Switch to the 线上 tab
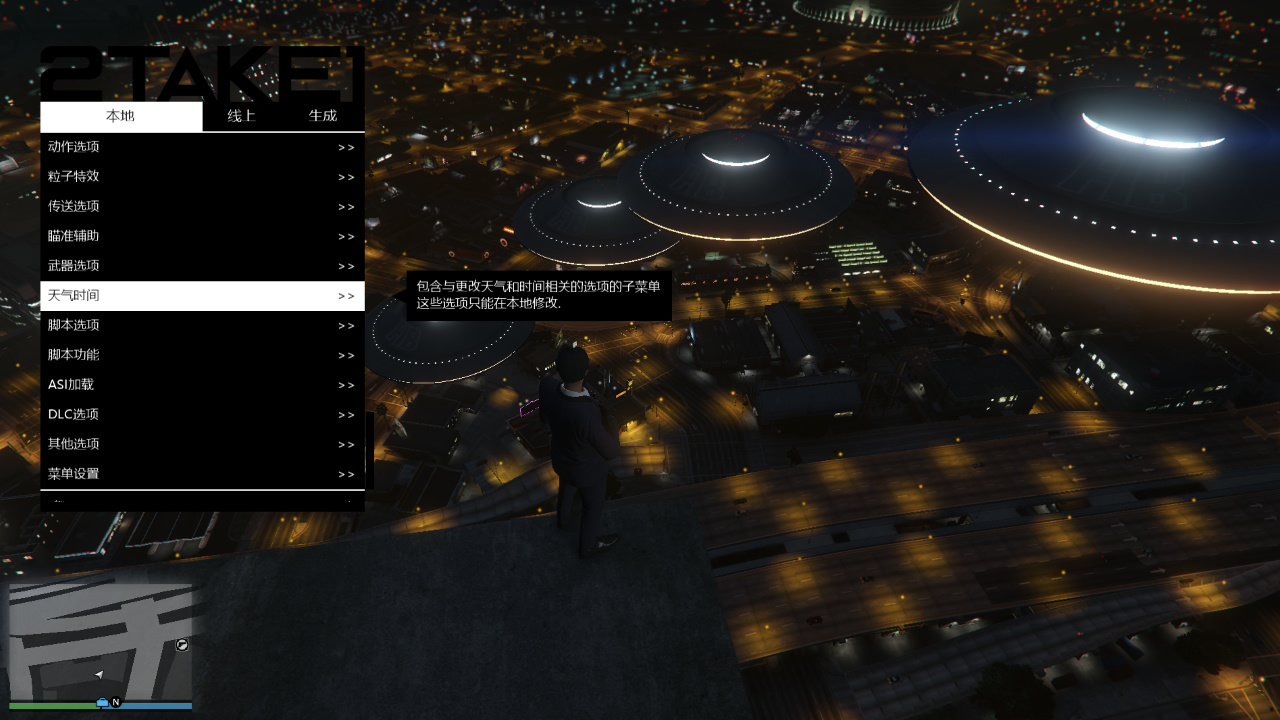 pos(242,115)
